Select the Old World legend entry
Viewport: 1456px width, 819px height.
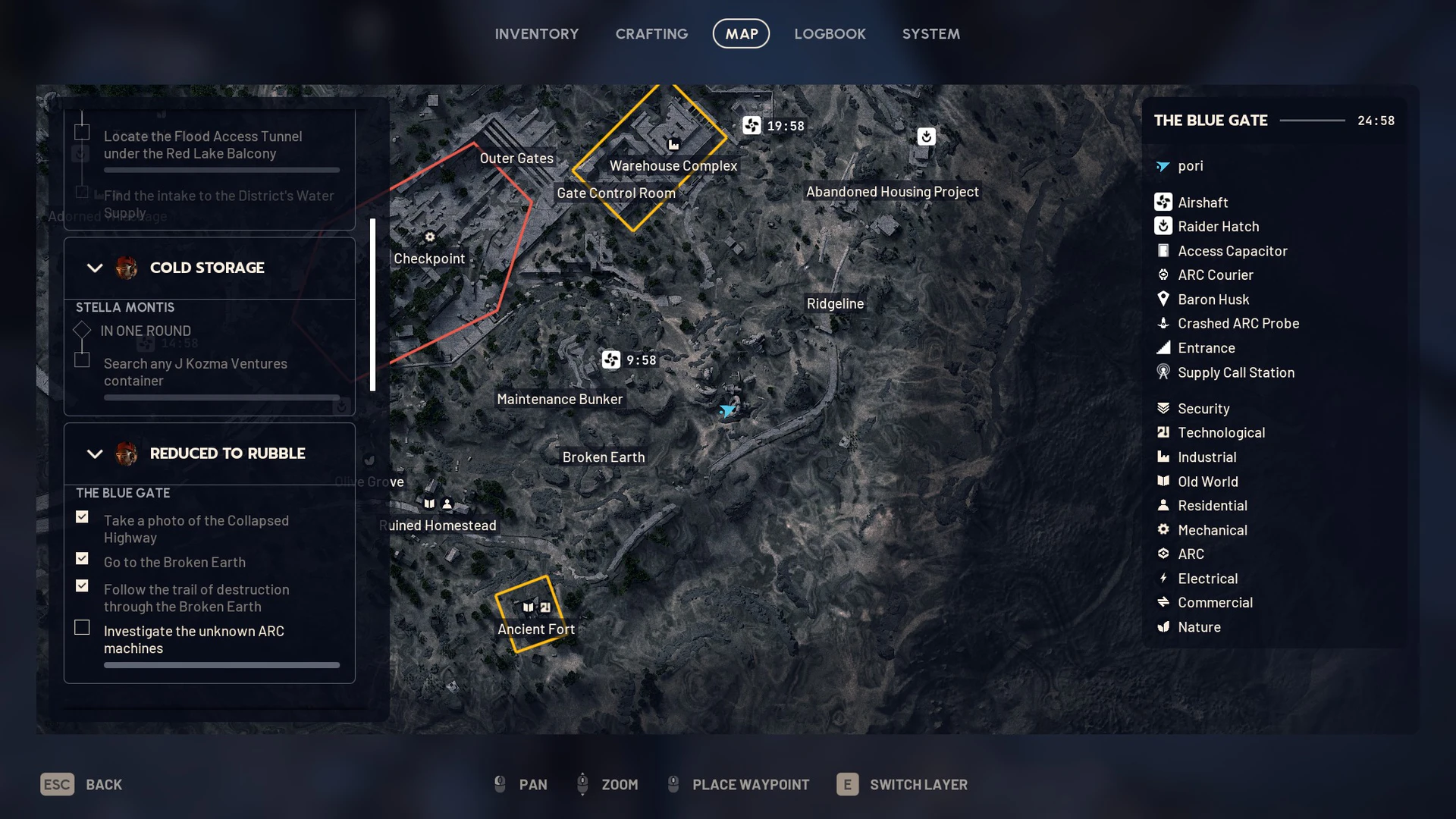point(1207,482)
